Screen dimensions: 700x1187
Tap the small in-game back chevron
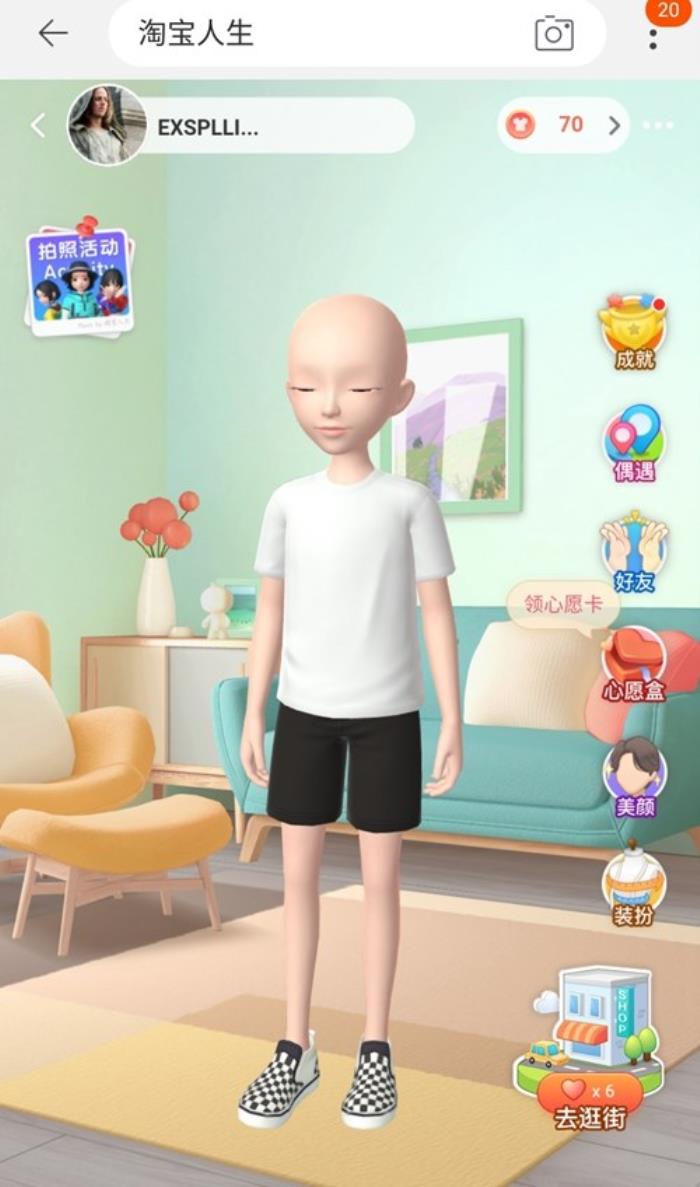pyautogui.click(x=38, y=125)
